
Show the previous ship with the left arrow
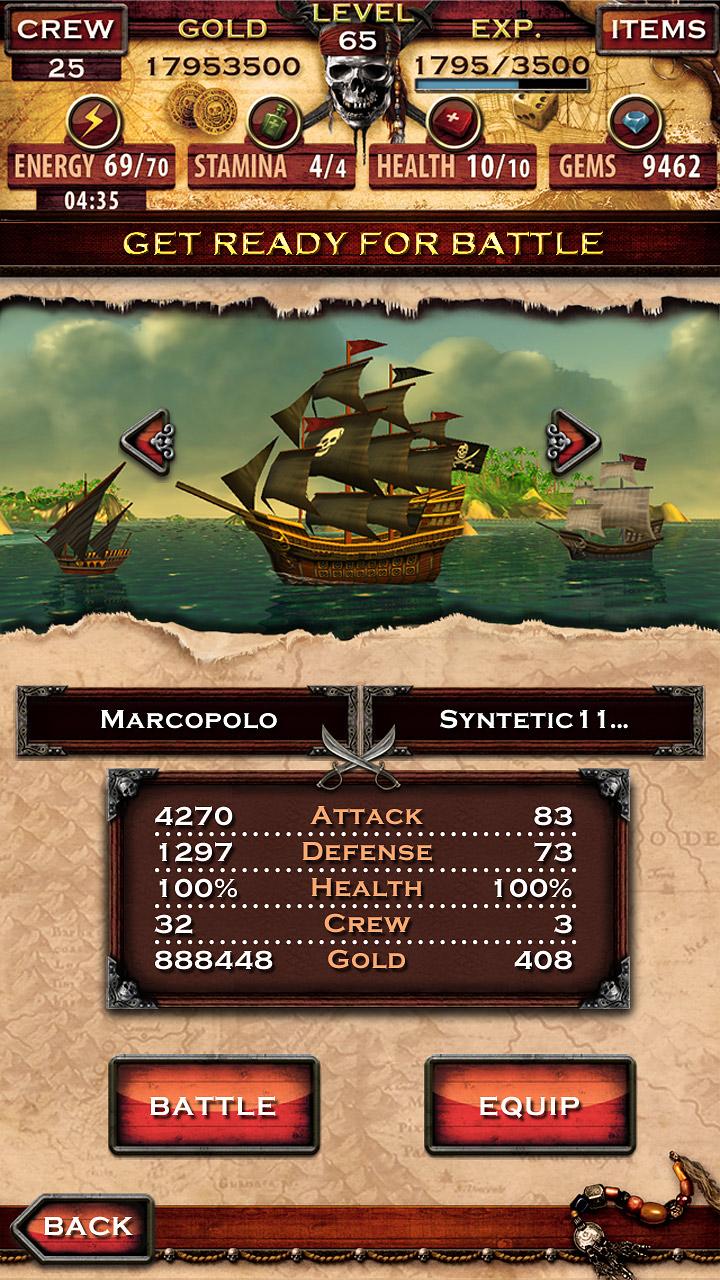[x=150, y=437]
